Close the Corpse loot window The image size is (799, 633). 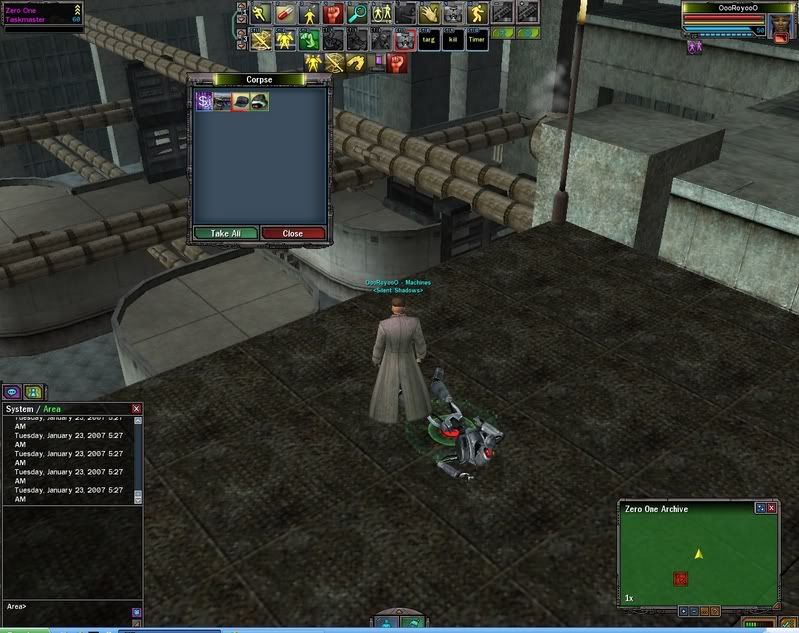293,233
